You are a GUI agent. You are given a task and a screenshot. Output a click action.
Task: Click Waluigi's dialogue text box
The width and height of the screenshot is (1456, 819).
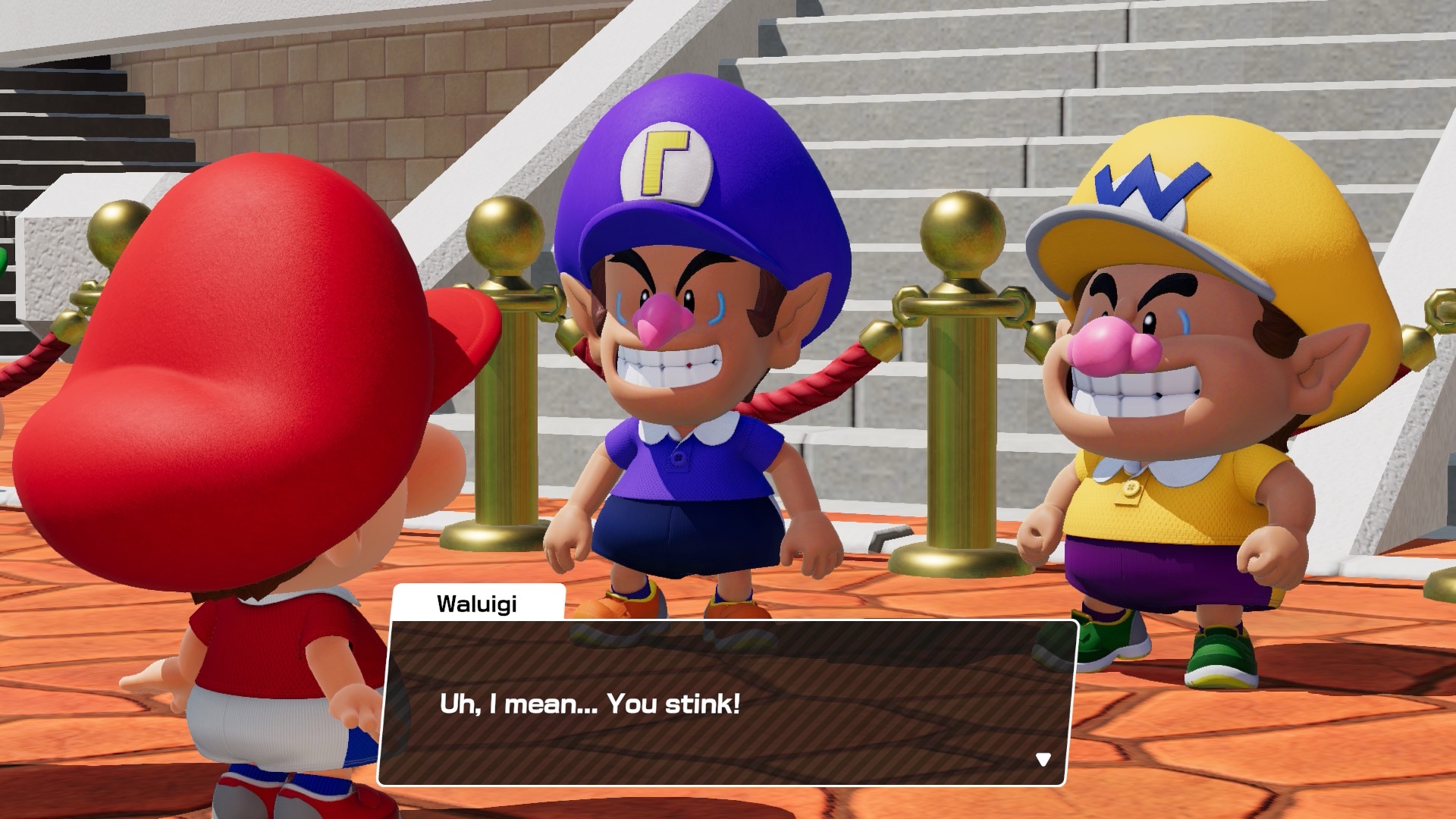click(x=726, y=703)
